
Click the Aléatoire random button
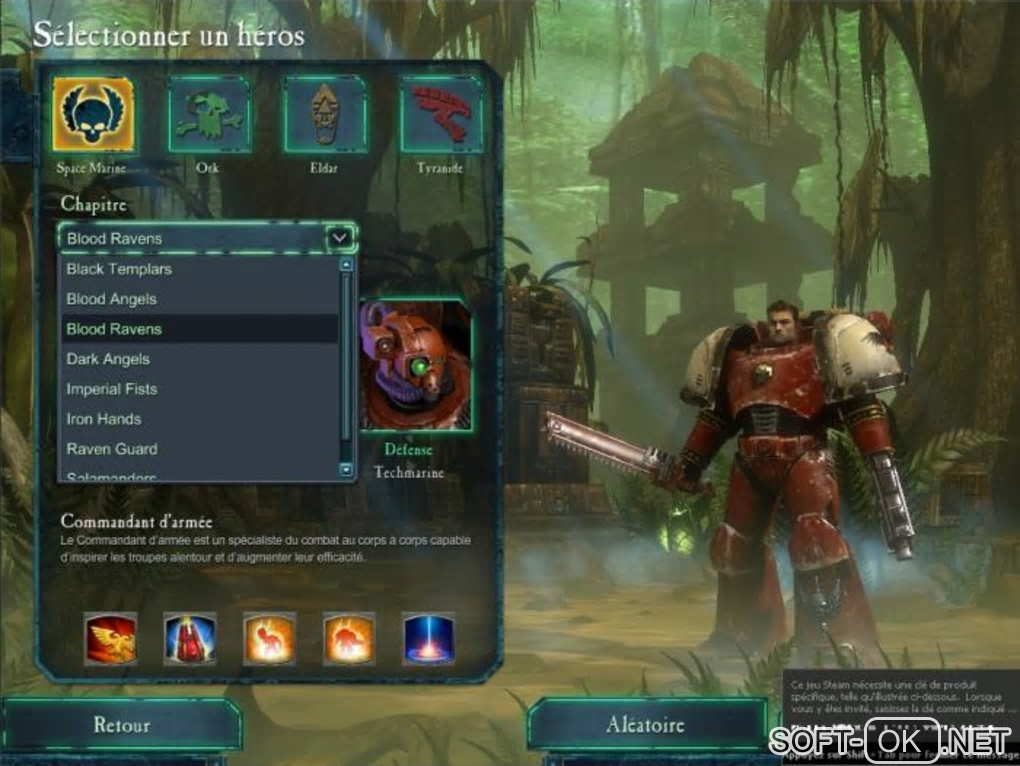(x=646, y=725)
